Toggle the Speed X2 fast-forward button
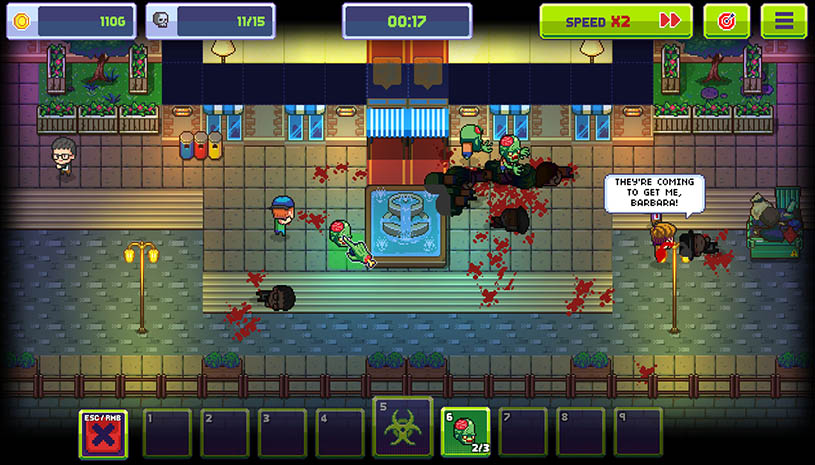 coord(616,21)
